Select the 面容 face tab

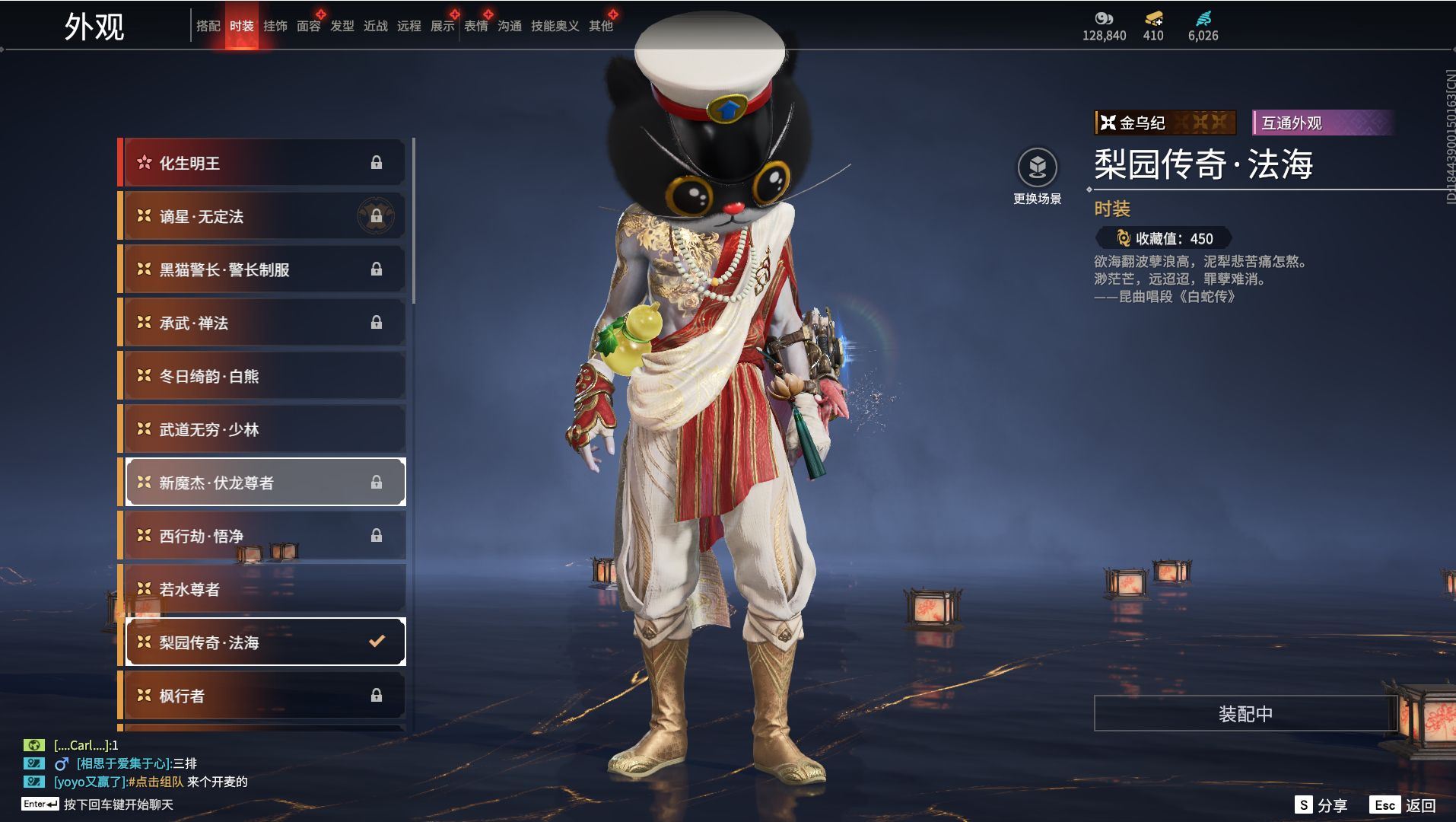[308, 26]
